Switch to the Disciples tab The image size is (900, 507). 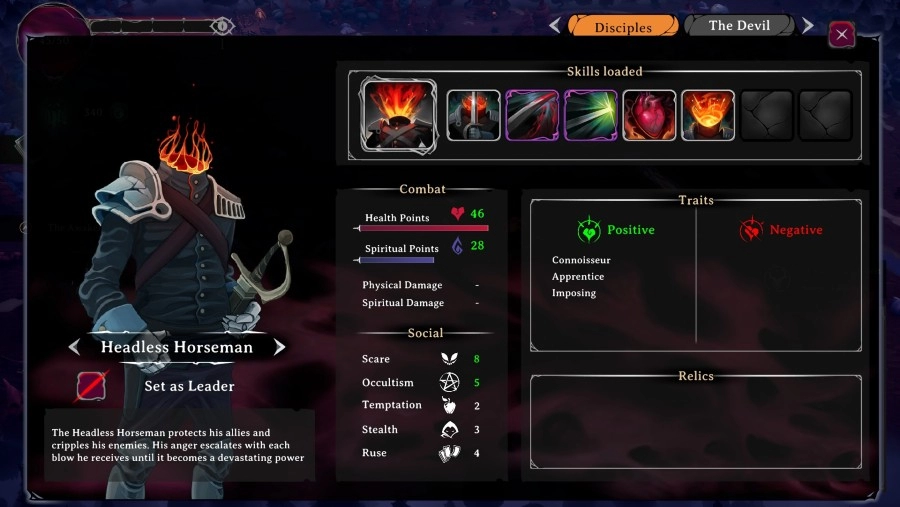[x=622, y=26]
